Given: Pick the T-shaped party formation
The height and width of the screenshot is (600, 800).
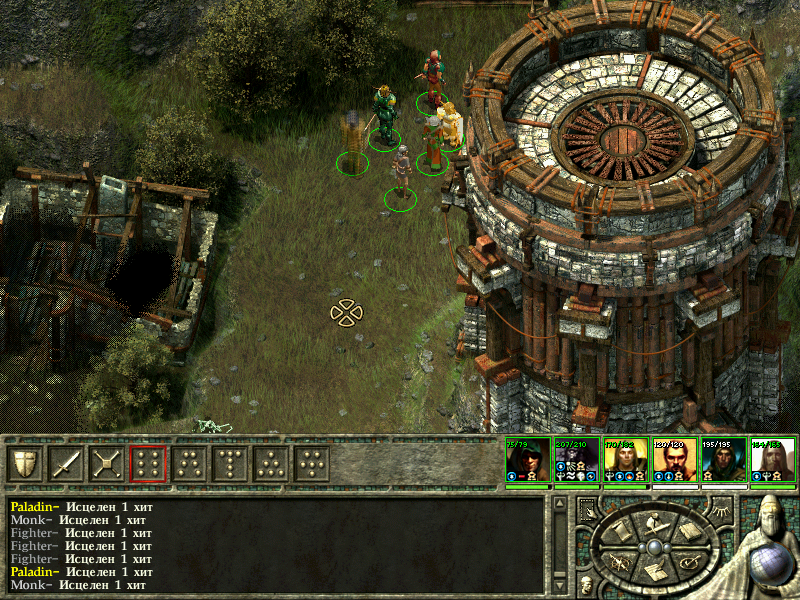Looking at the screenshot, I should [x=230, y=464].
